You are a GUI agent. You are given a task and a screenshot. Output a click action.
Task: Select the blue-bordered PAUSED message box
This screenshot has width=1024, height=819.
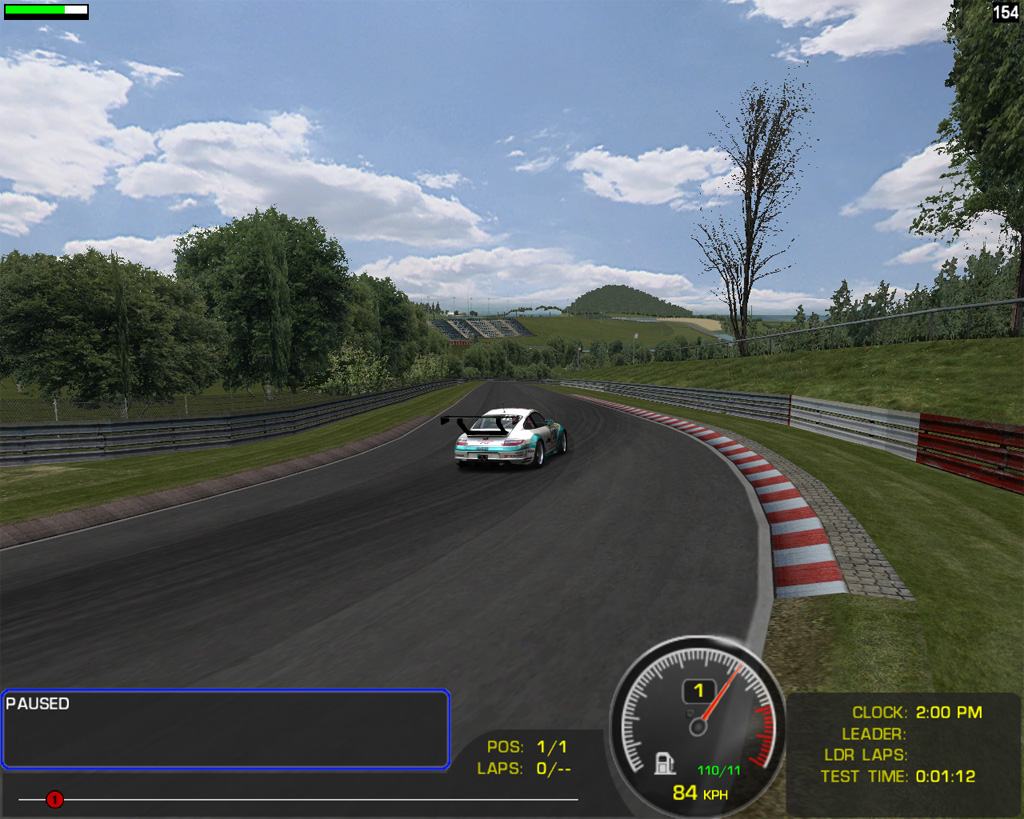click(225, 729)
